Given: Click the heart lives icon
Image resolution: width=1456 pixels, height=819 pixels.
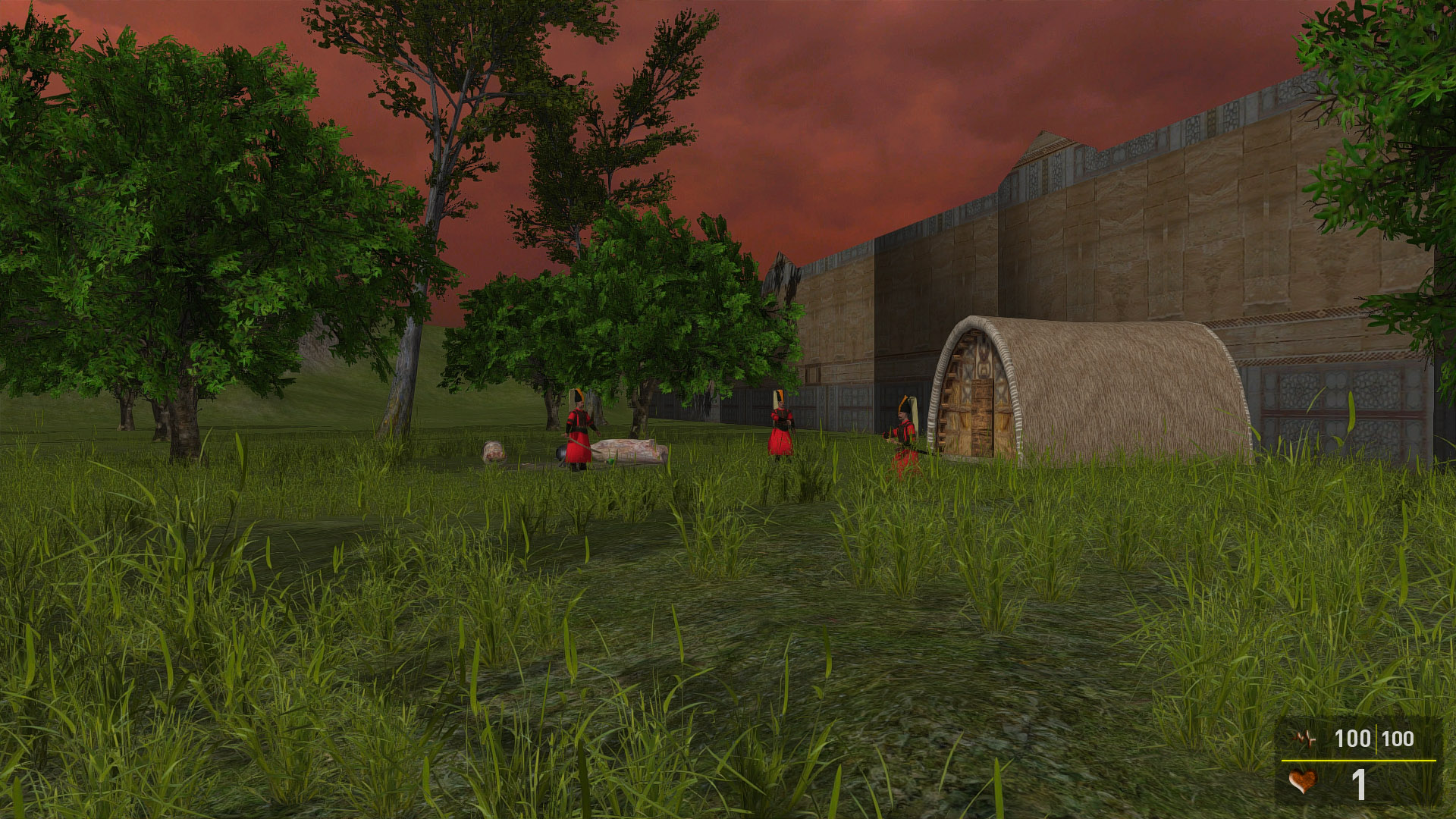Looking at the screenshot, I should coord(1302,782).
